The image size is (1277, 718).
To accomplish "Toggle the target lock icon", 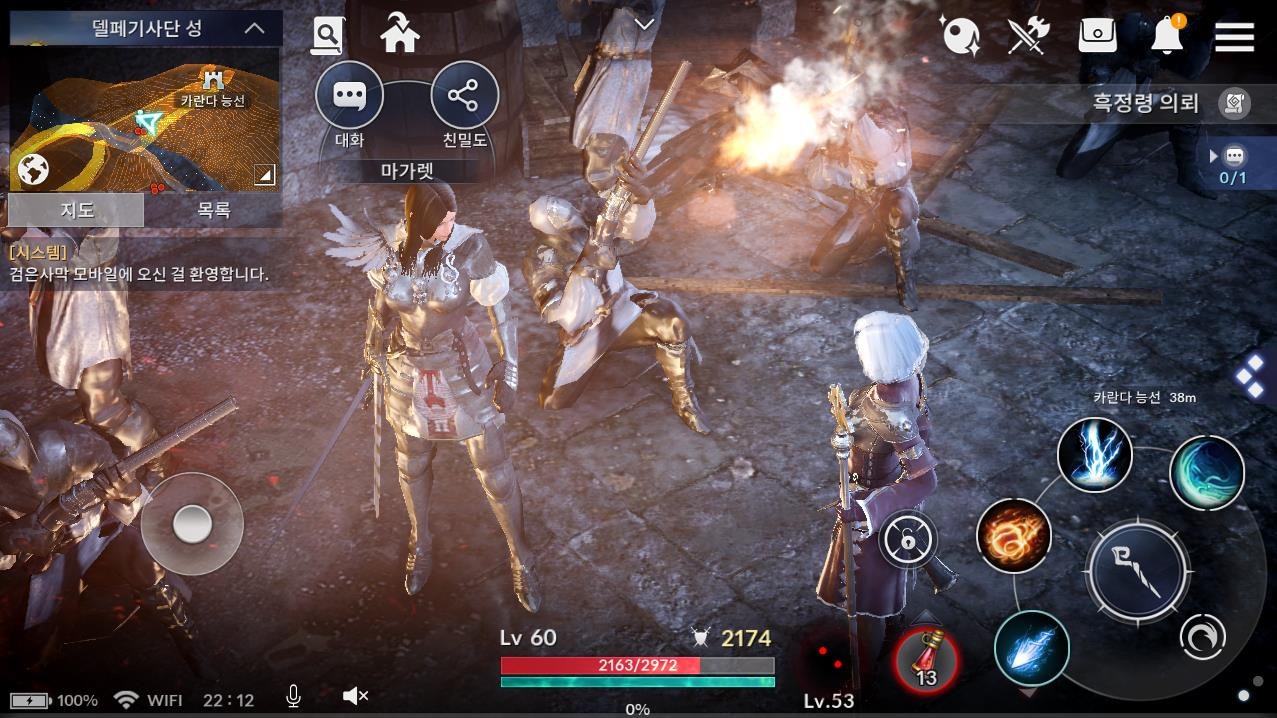I will coord(908,541).
